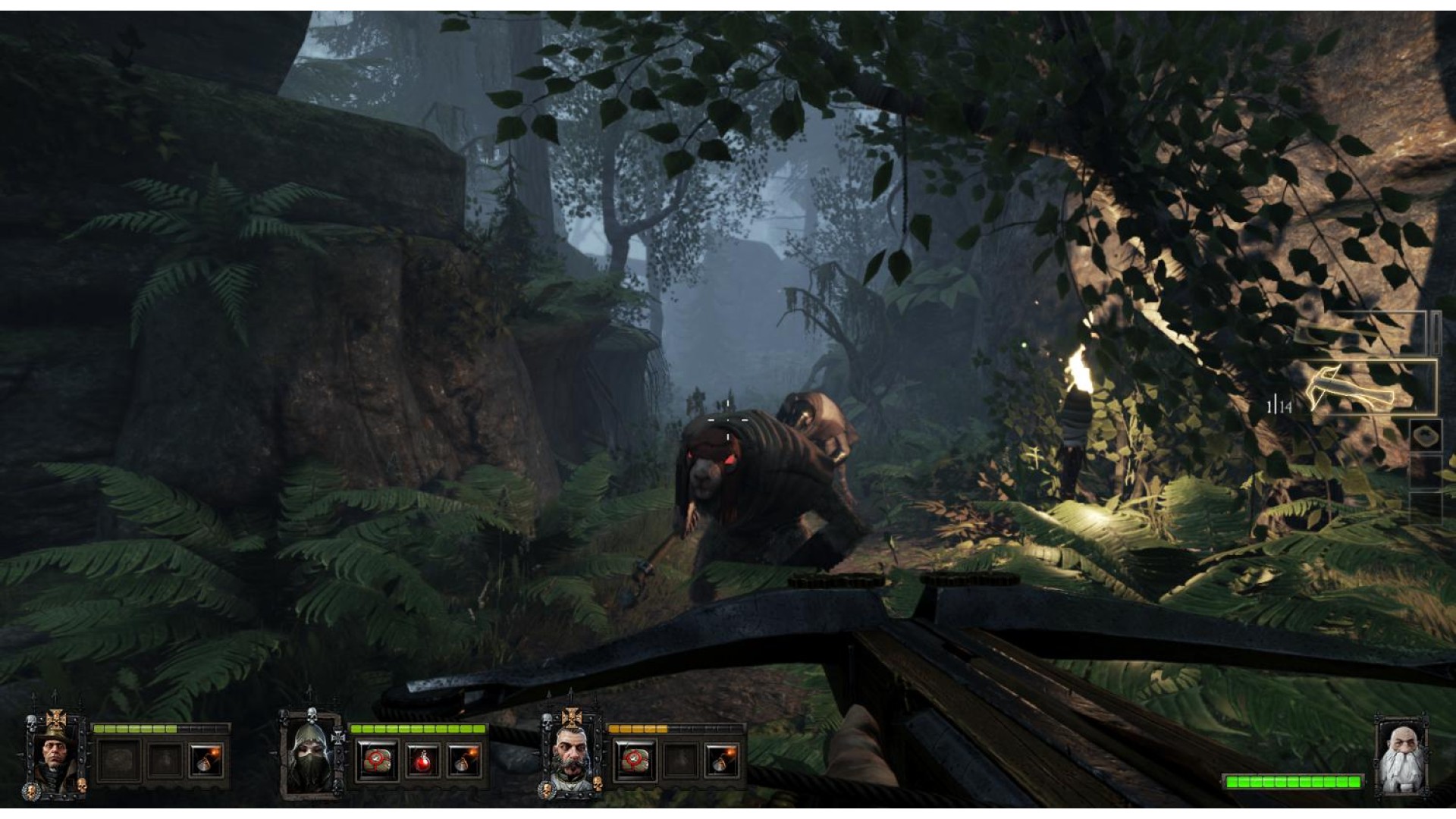Click the hooded teammate's bomb slot
The width and height of the screenshot is (1456, 819).
pos(463,761)
